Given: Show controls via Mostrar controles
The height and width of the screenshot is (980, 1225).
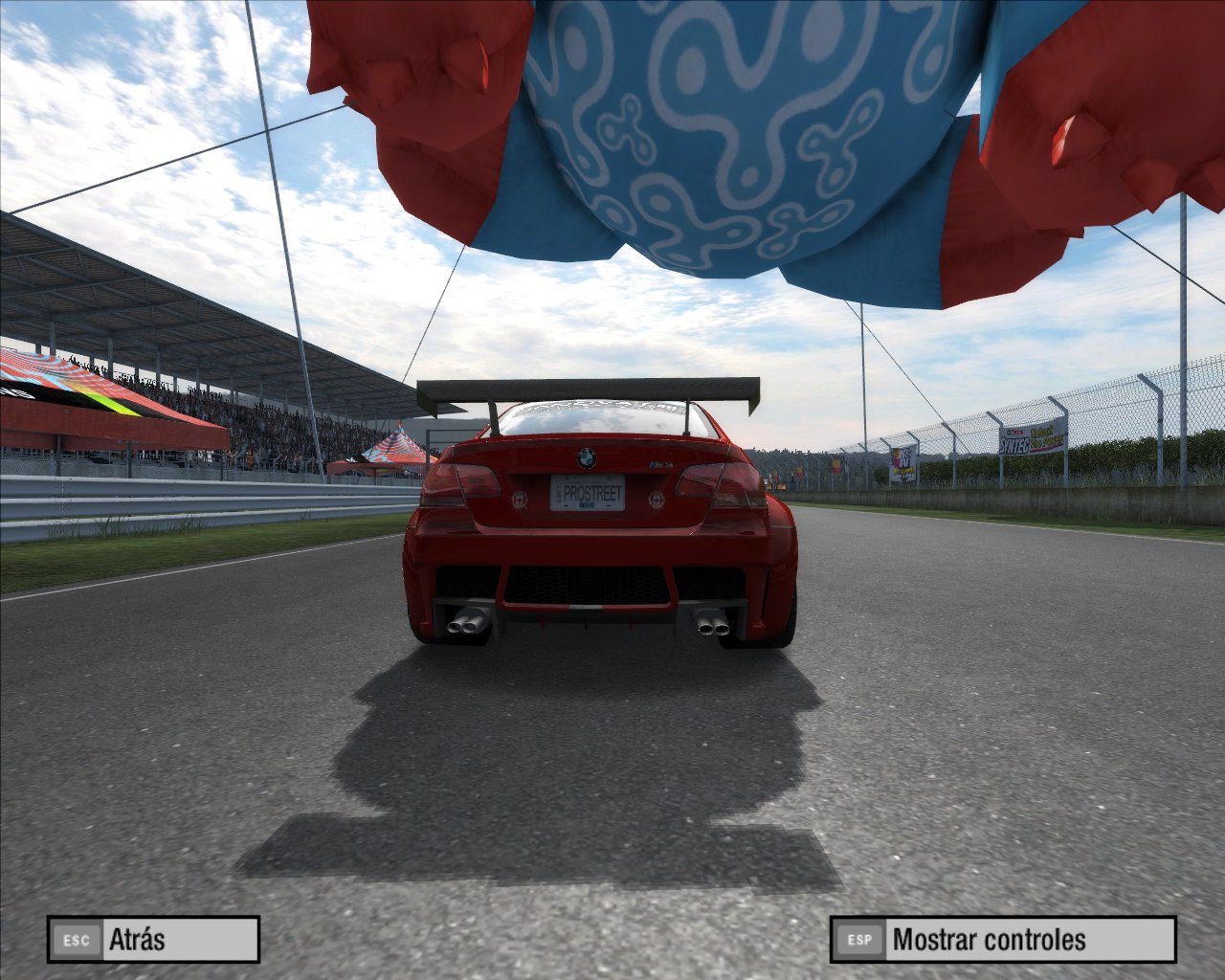Looking at the screenshot, I should pos(1002,939).
